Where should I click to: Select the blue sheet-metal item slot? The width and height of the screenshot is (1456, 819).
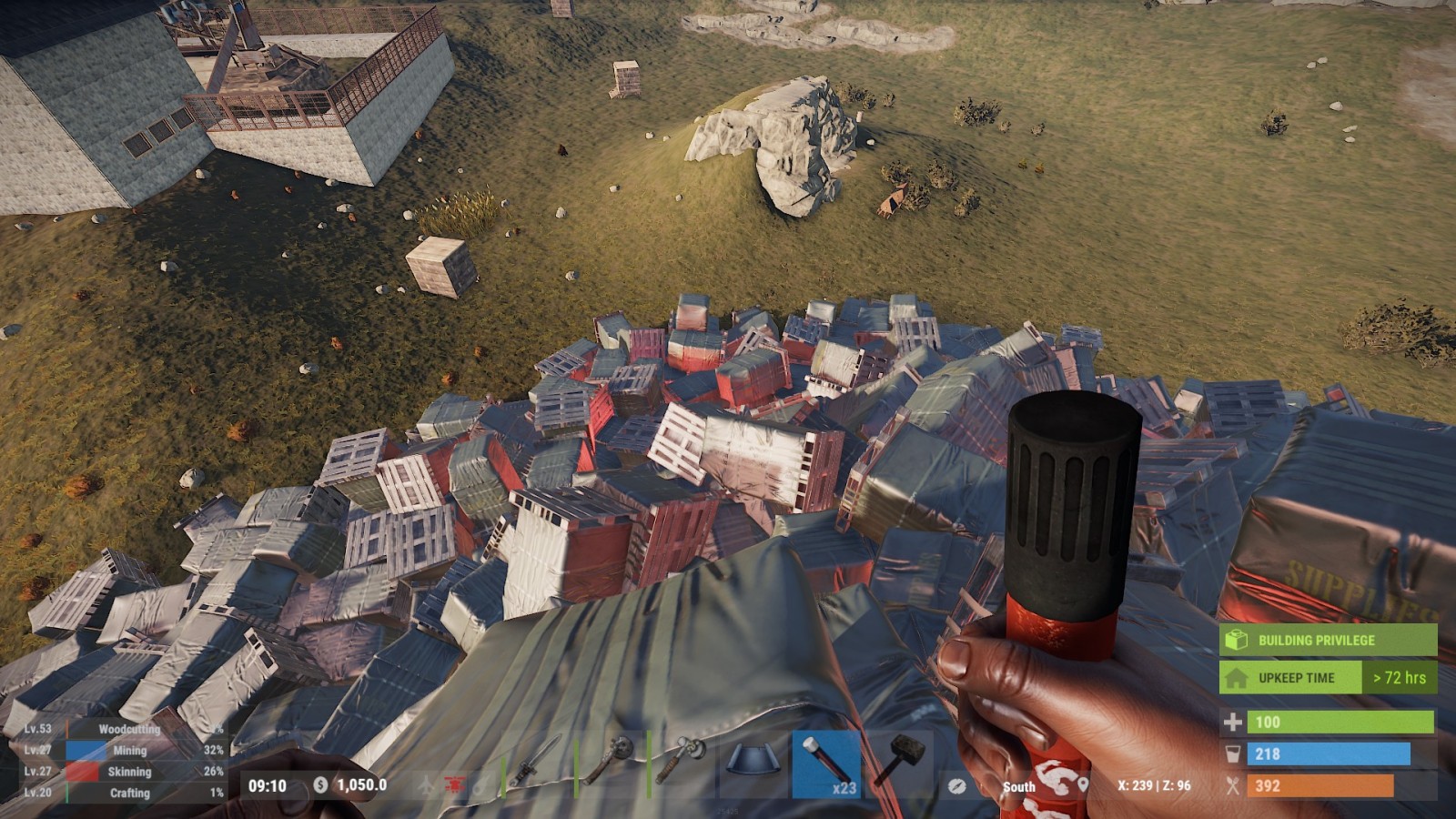(x=753, y=763)
